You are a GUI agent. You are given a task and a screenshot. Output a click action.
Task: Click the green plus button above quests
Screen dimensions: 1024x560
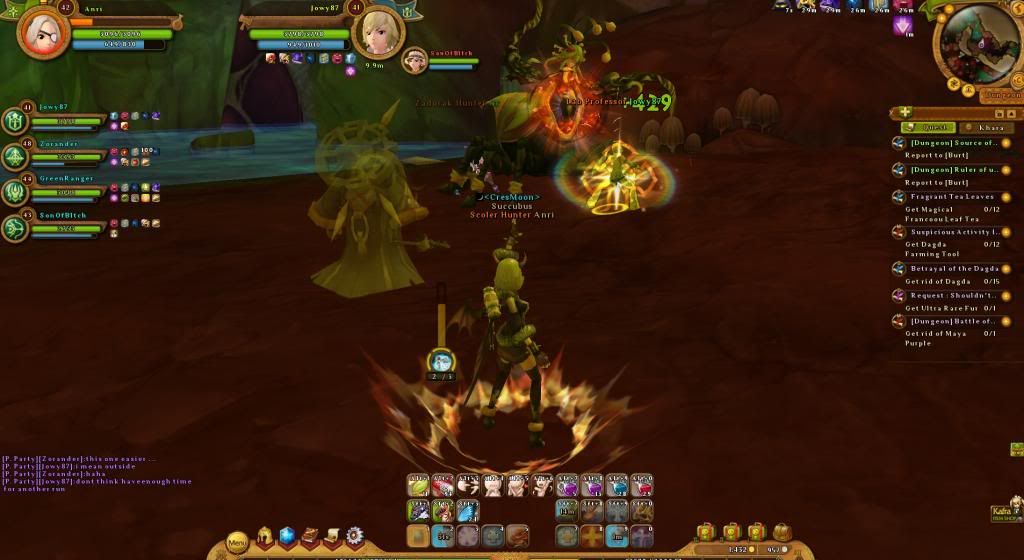tap(905, 112)
